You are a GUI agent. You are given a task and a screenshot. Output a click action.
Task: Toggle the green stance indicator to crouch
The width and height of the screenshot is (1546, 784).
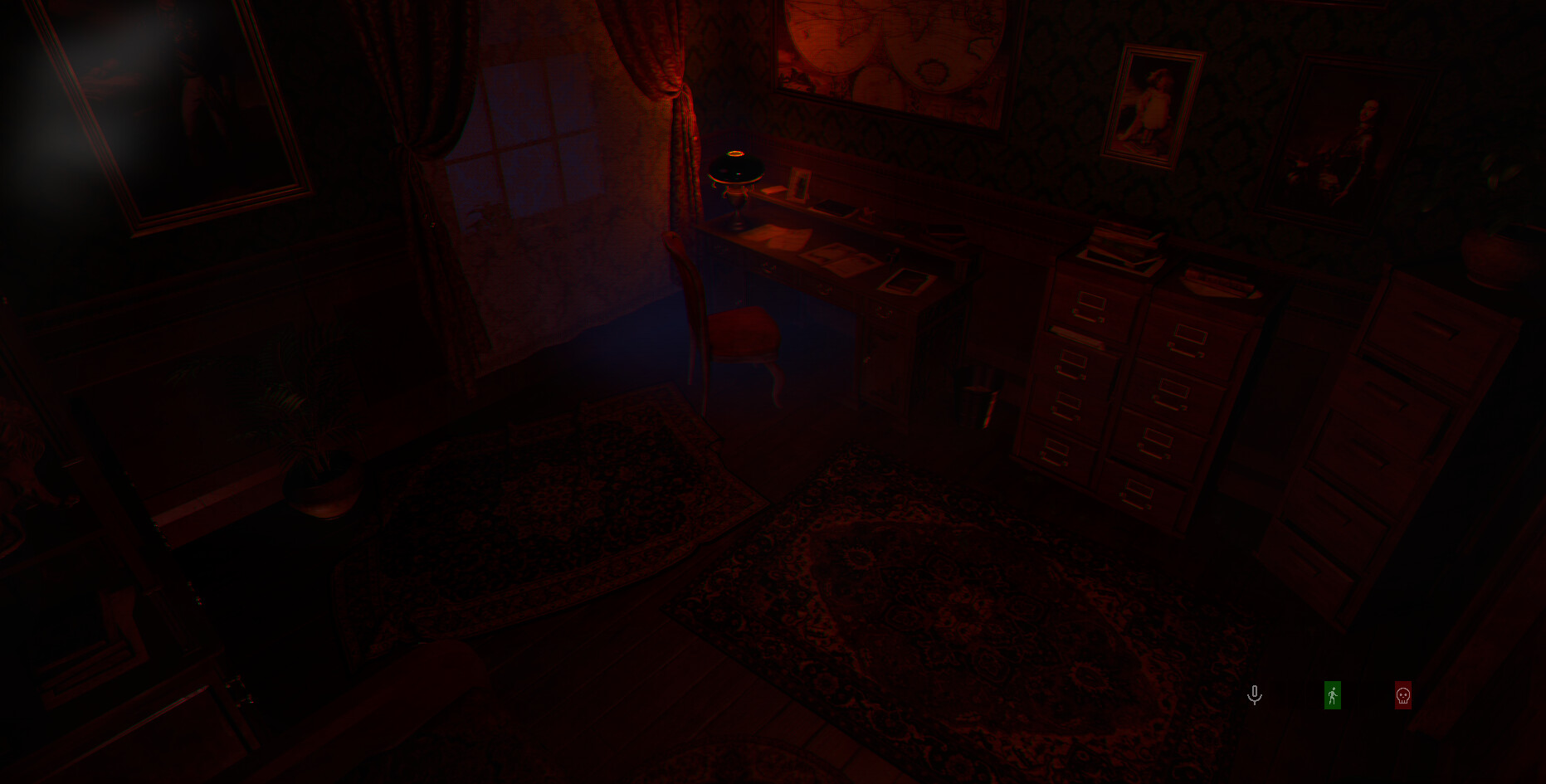(1332, 695)
